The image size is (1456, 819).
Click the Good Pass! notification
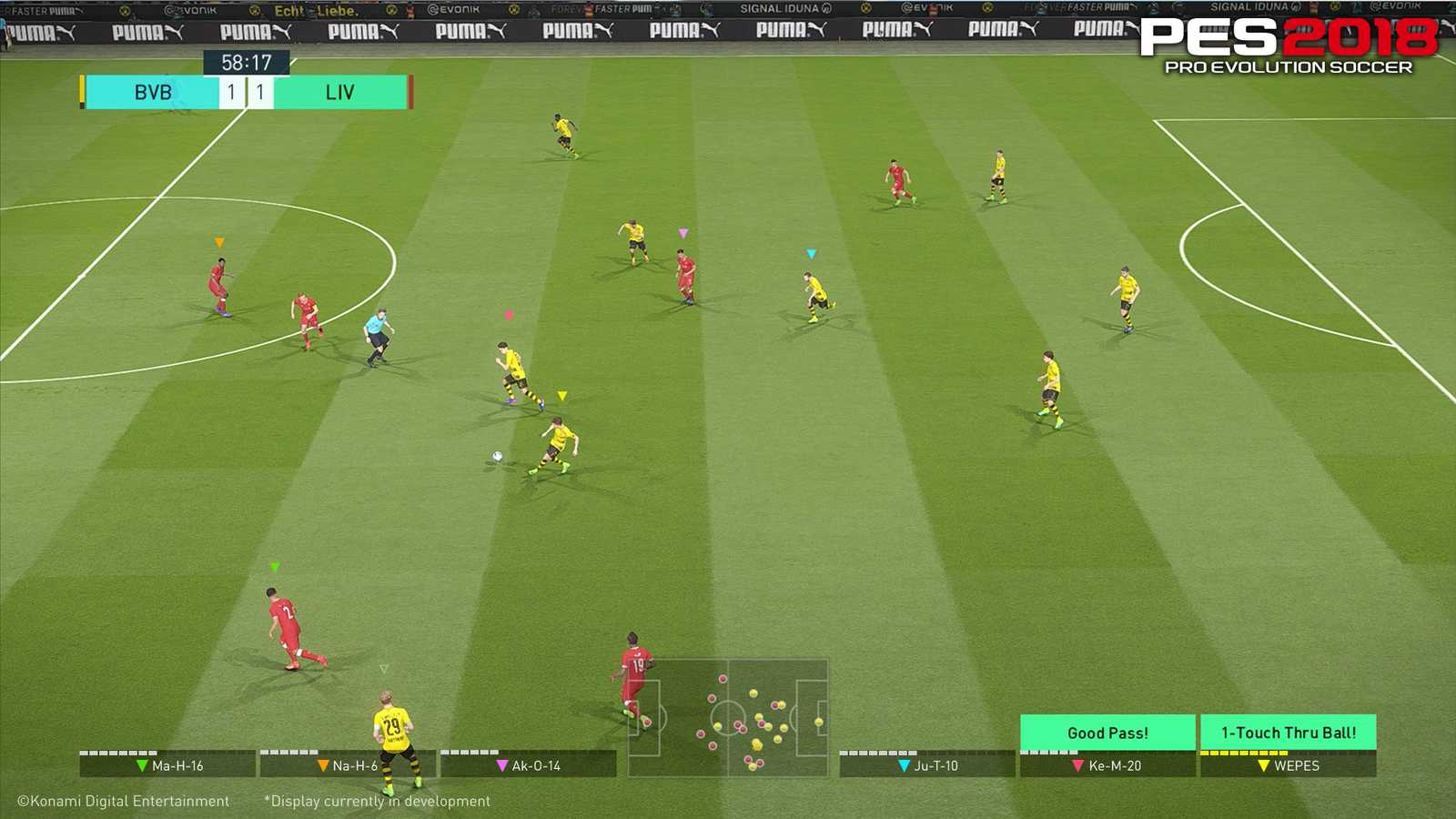click(1107, 732)
